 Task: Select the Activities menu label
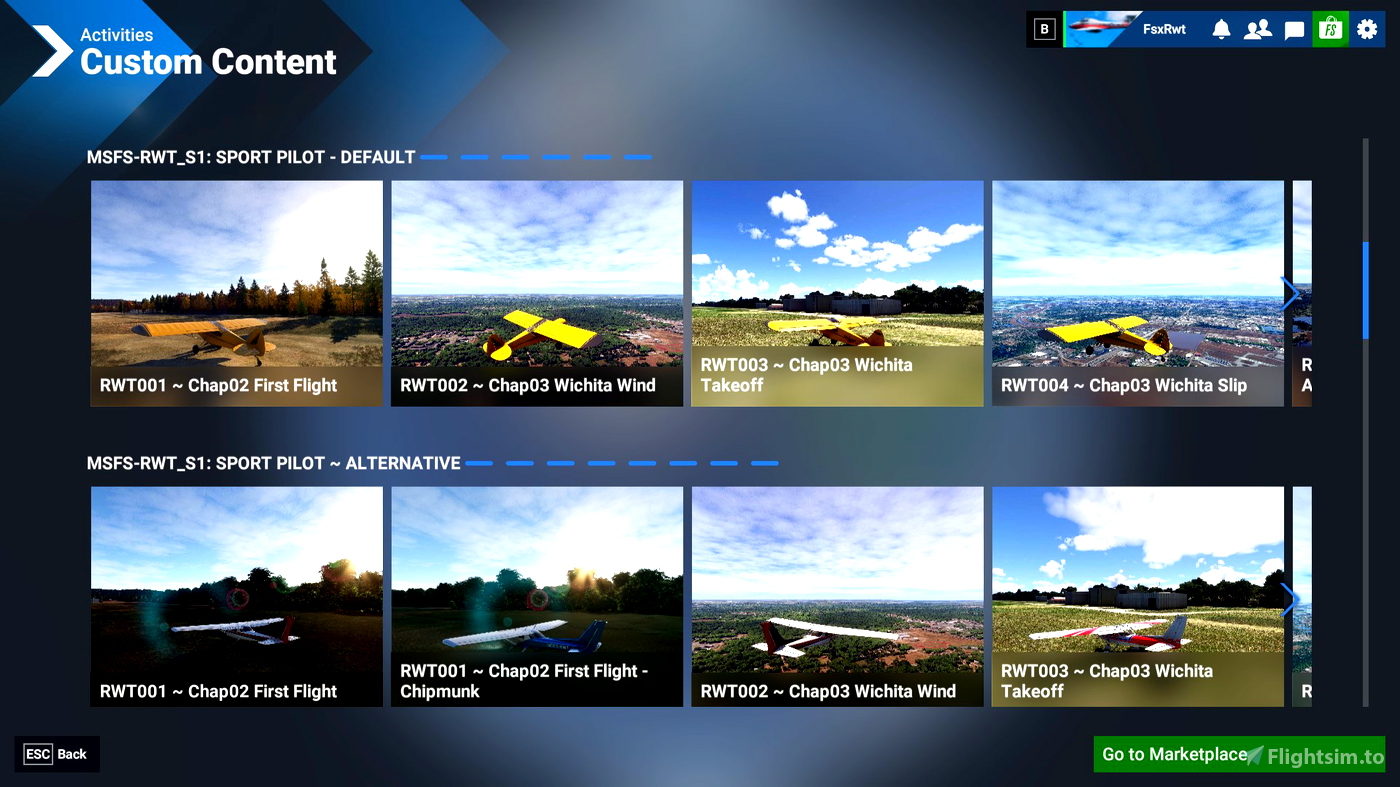click(117, 35)
